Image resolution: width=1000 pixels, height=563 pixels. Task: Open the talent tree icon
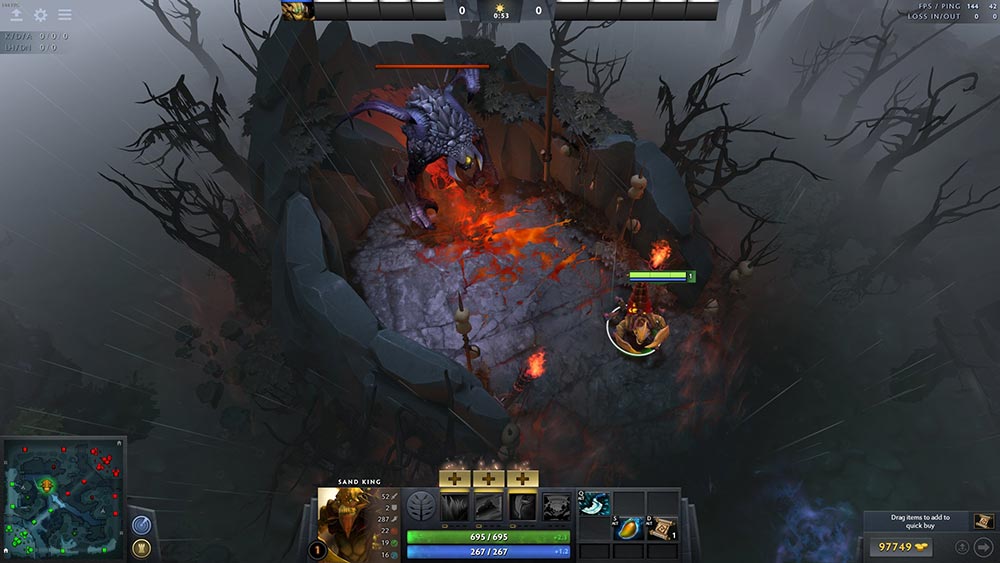pyautogui.click(x=420, y=506)
